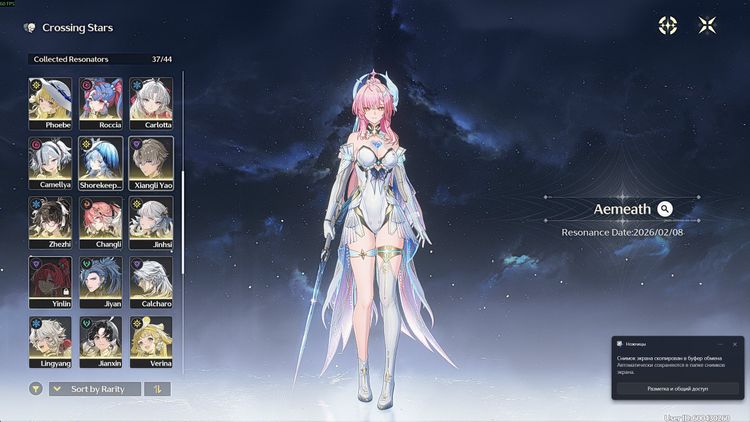The height and width of the screenshot is (422, 750).
Task: Open the Sort by Rarity dropdown
Action: [x=95, y=389]
